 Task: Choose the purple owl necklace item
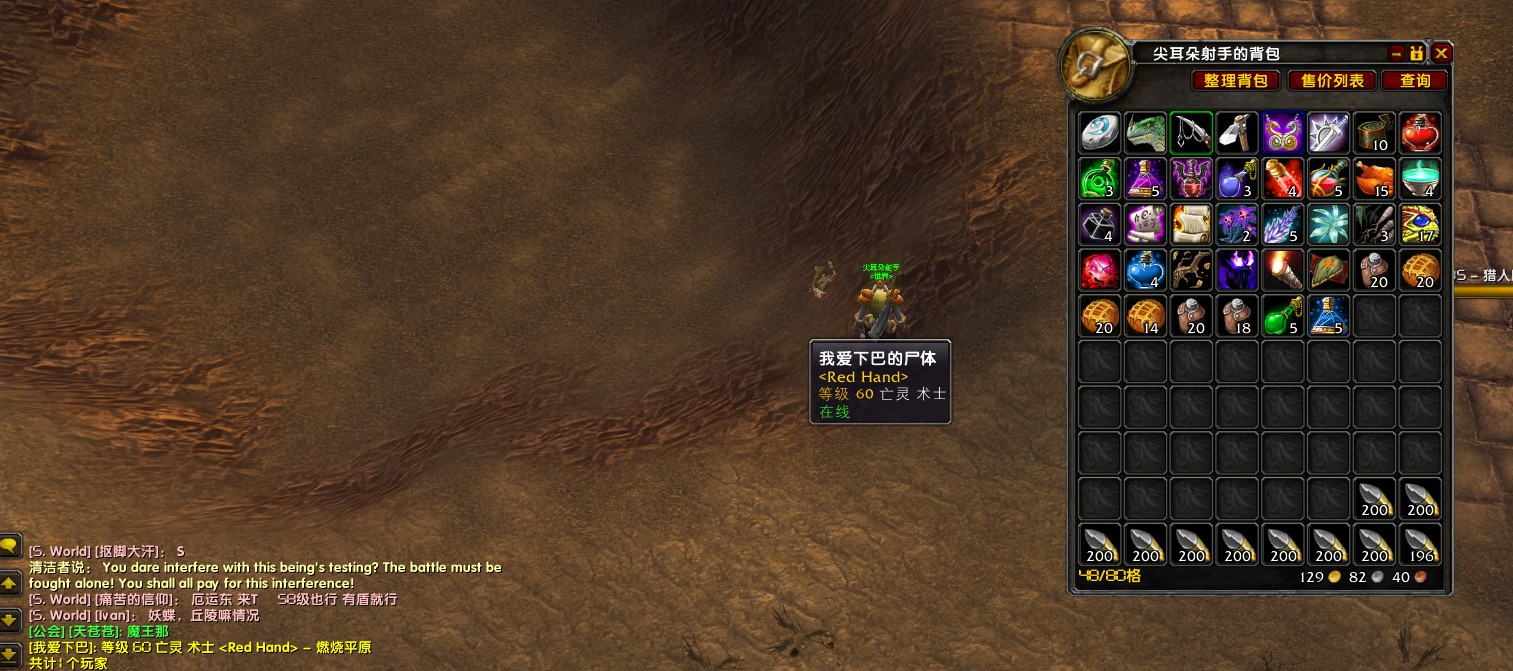1283,132
